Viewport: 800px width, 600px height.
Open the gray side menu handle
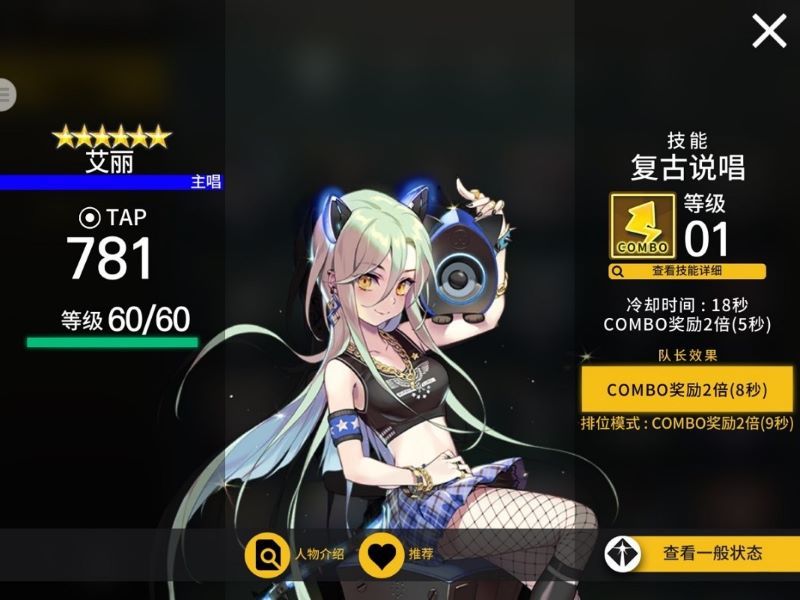point(6,95)
